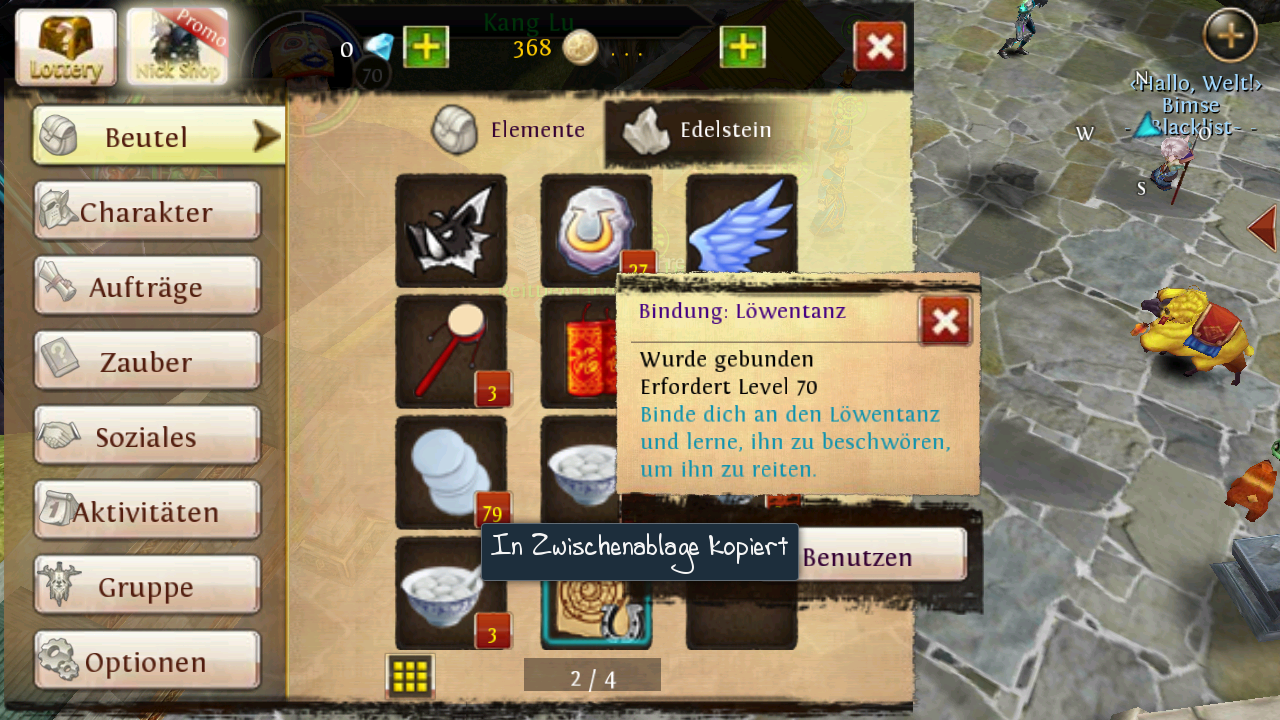1280x720 pixels.
Task: Add diamonds with the green plus button
Action: (426, 47)
